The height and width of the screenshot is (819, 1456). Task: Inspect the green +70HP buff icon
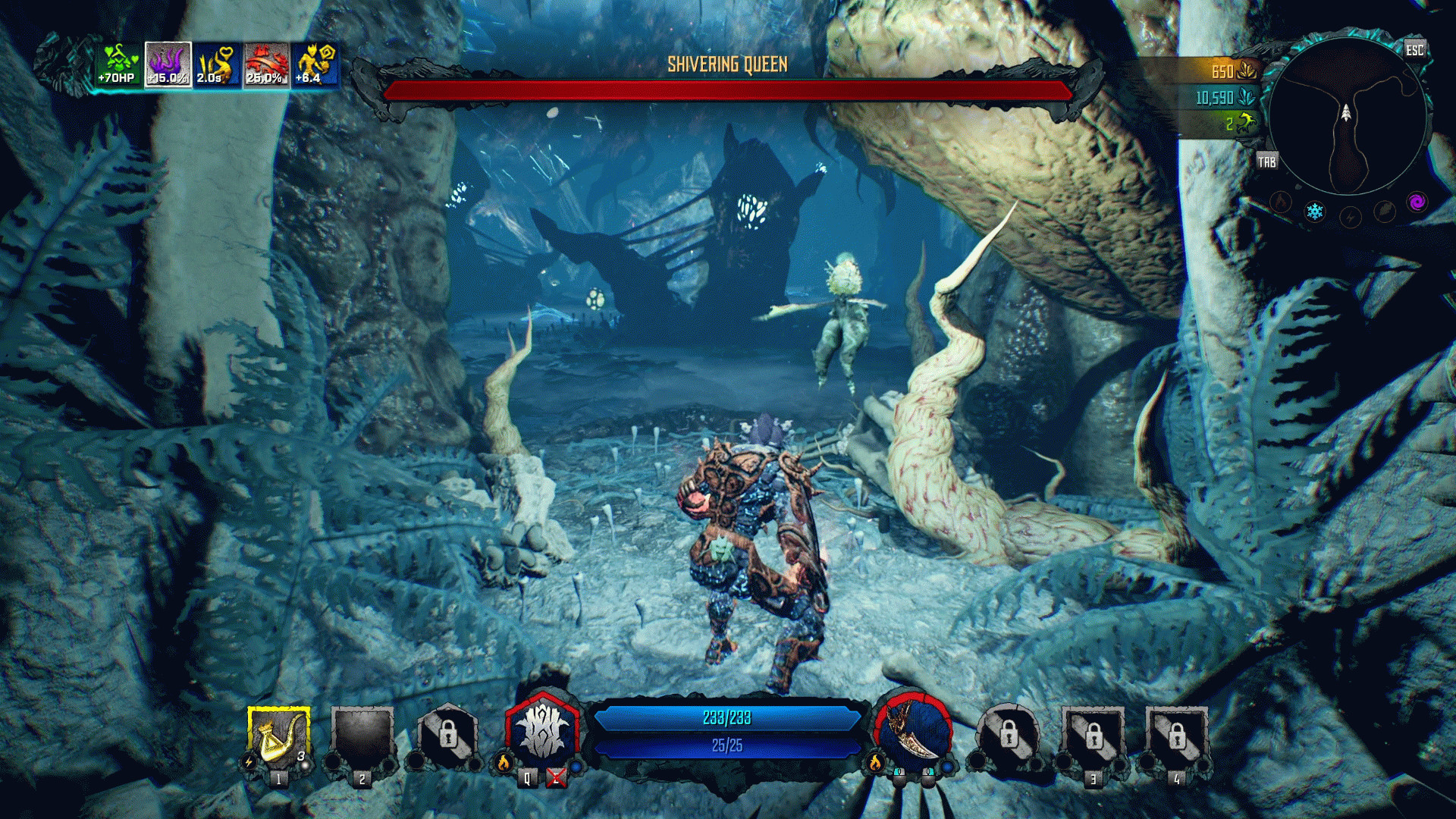118,64
